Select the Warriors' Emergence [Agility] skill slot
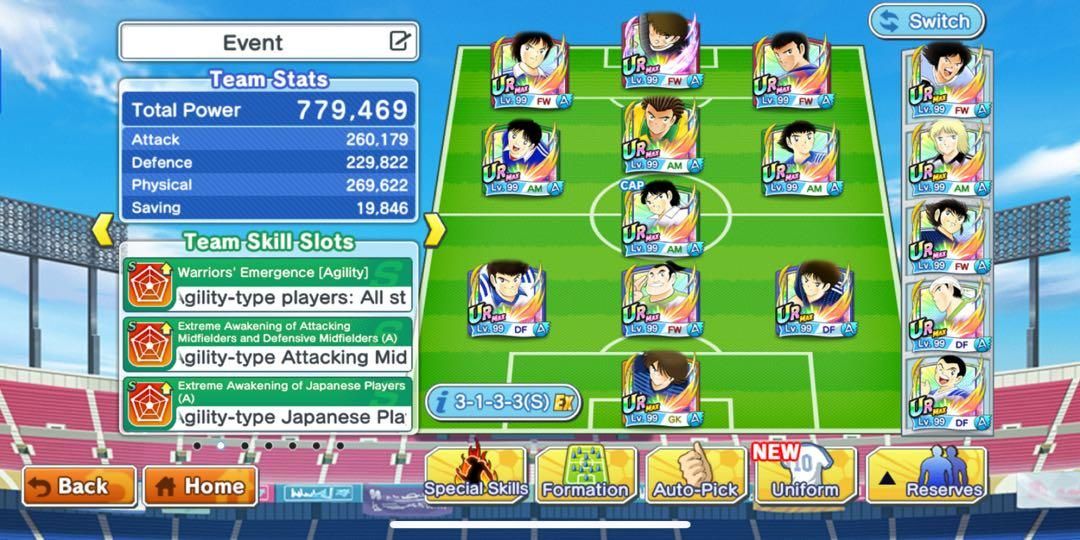Viewport: 1080px width, 540px height. (x=269, y=284)
